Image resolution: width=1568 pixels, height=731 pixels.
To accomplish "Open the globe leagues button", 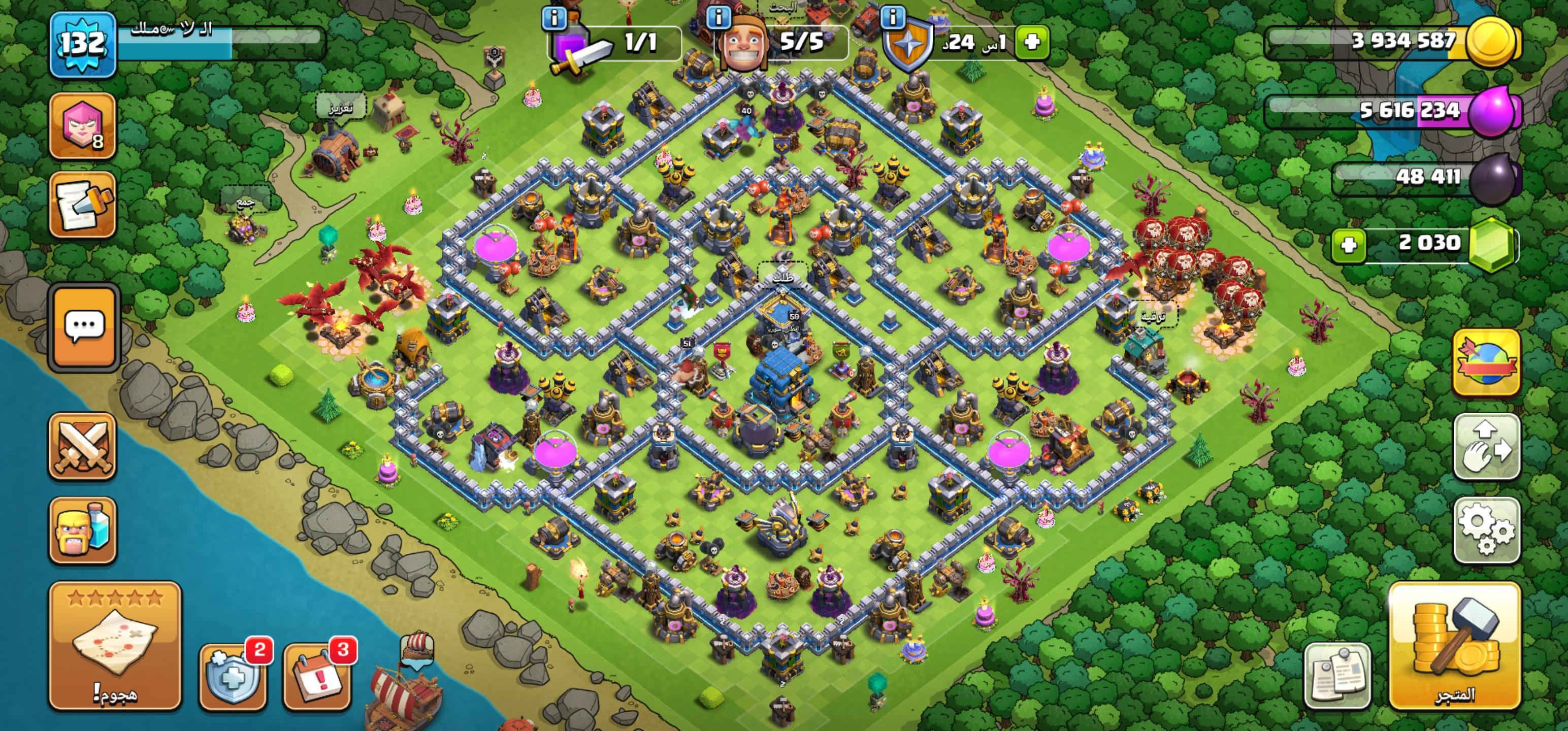I will (x=1486, y=363).
